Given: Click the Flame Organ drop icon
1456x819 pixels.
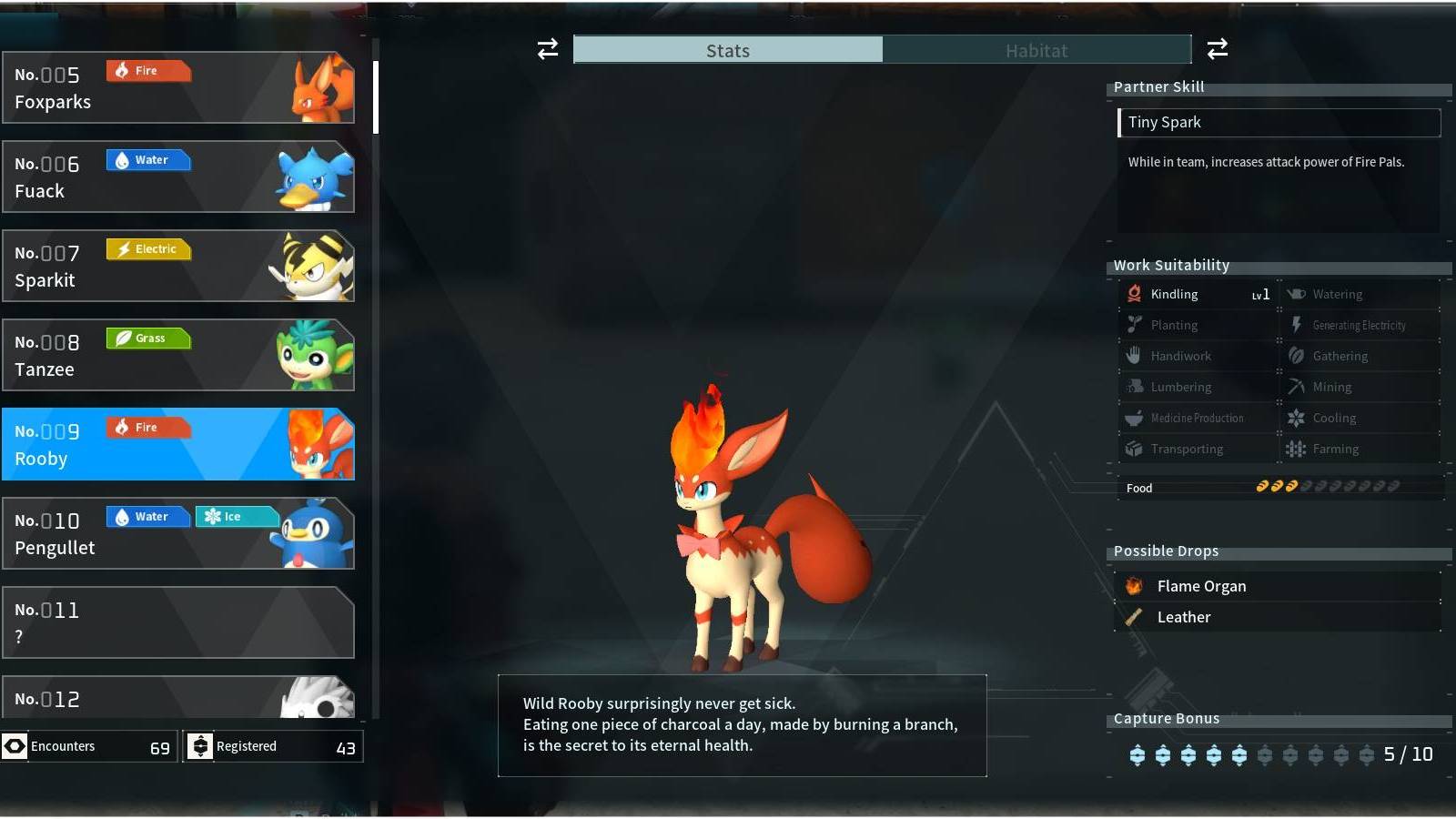Looking at the screenshot, I should click(x=1135, y=585).
